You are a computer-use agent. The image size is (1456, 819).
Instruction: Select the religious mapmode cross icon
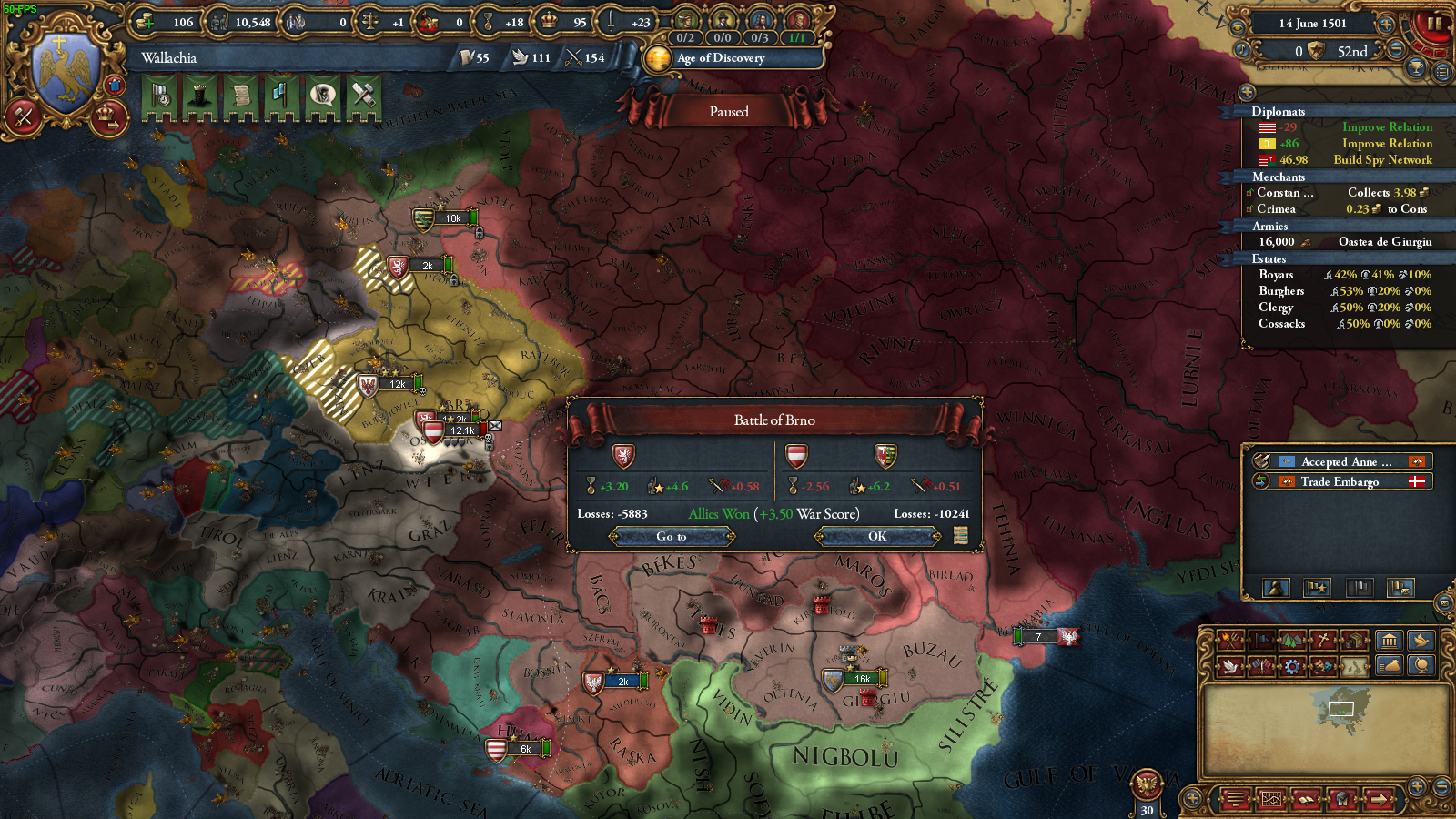pyautogui.click(x=1321, y=642)
